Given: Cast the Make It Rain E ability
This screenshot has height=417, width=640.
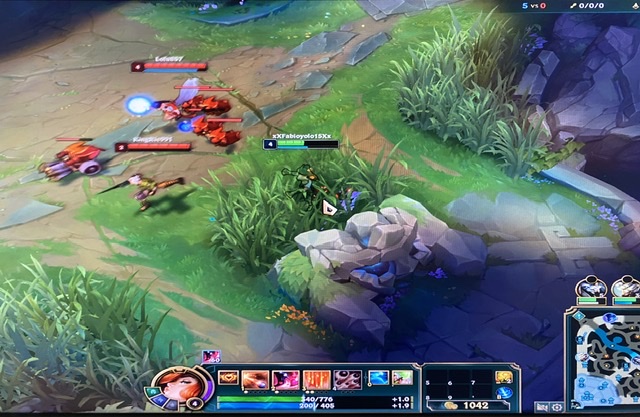Looking at the screenshot, I should tap(316, 379).
